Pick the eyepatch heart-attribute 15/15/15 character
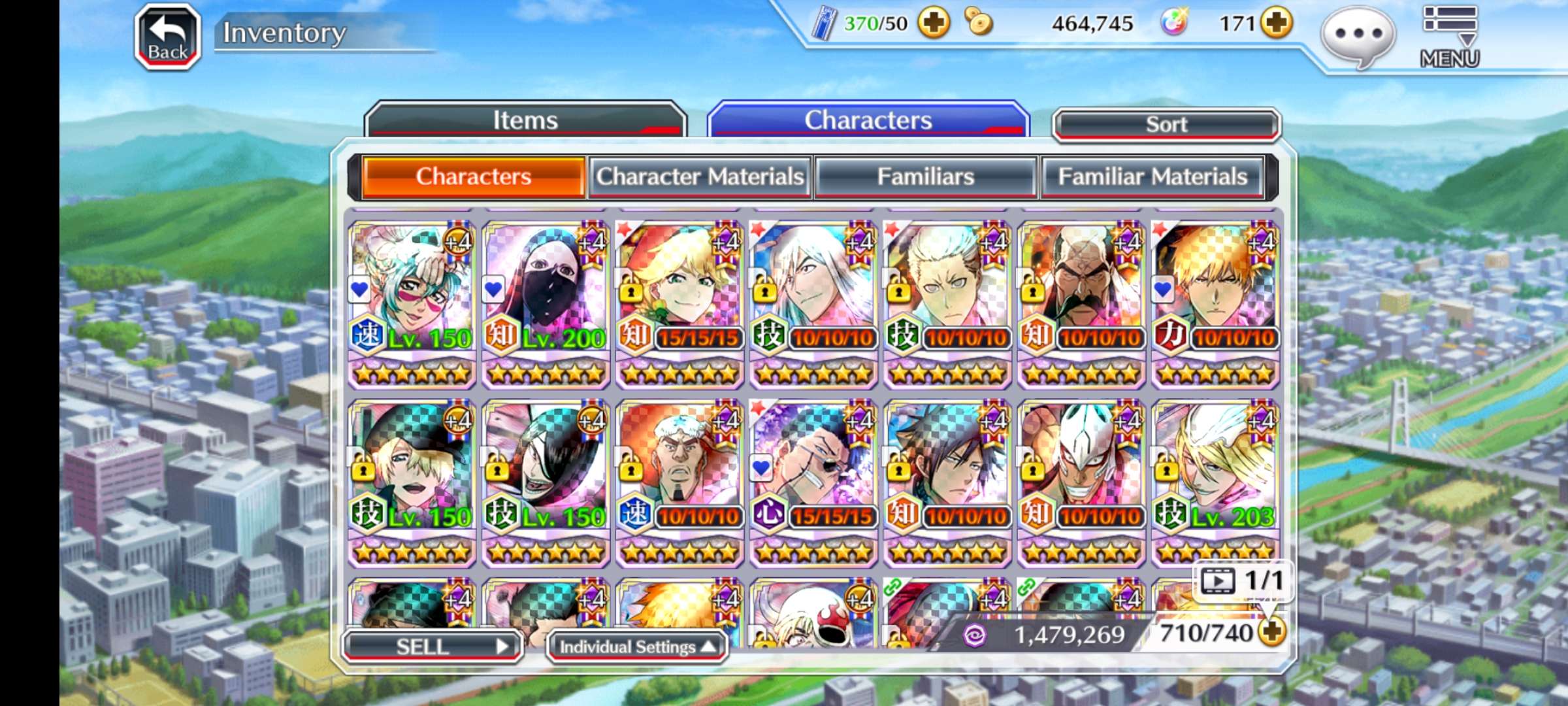Viewport: 1568px width, 706px height. point(813,481)
